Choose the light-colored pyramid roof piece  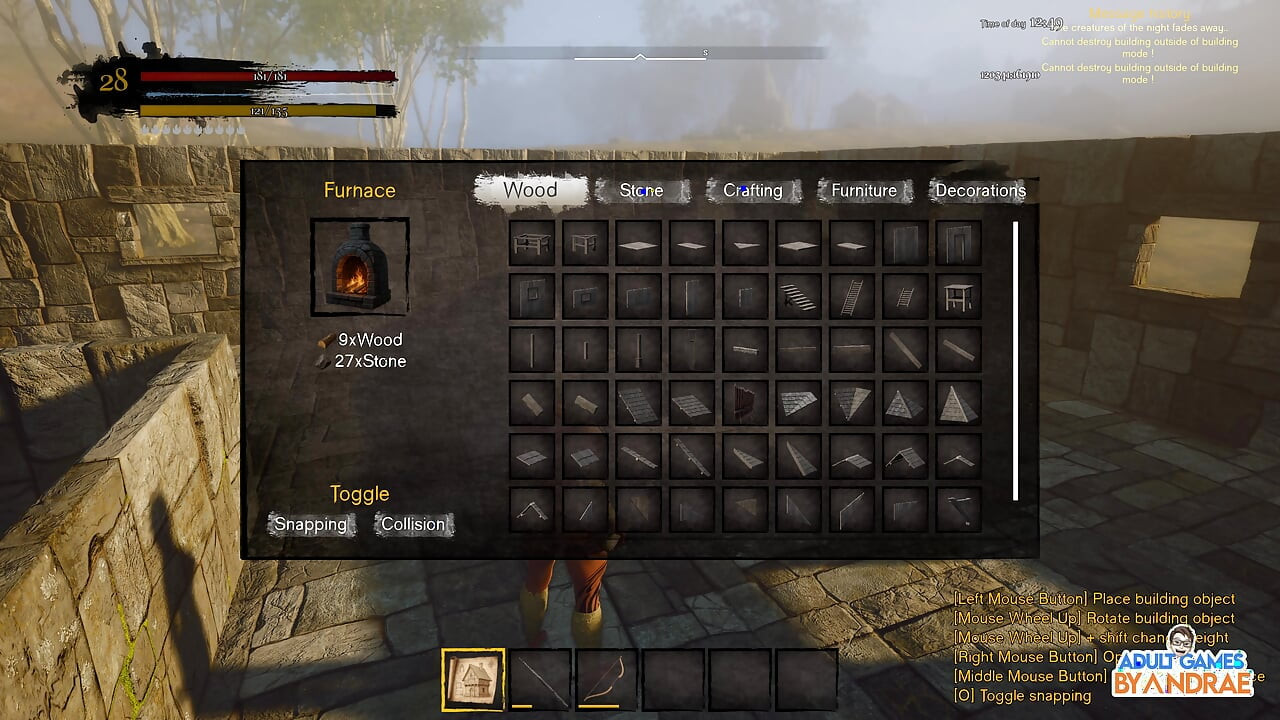[959, 402]
